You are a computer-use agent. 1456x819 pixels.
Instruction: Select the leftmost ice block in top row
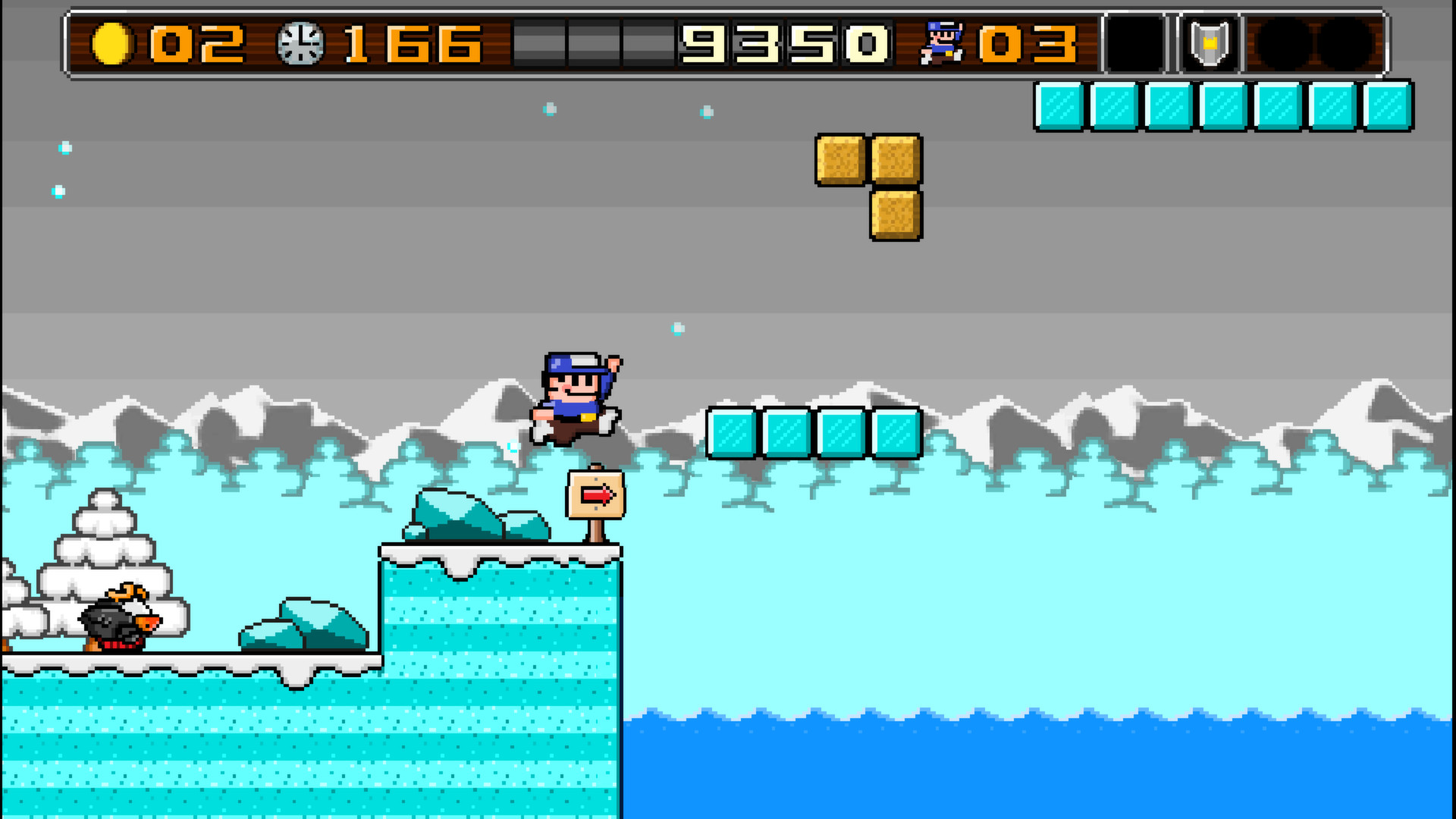pyautogui.click(x=1059, y=105)
